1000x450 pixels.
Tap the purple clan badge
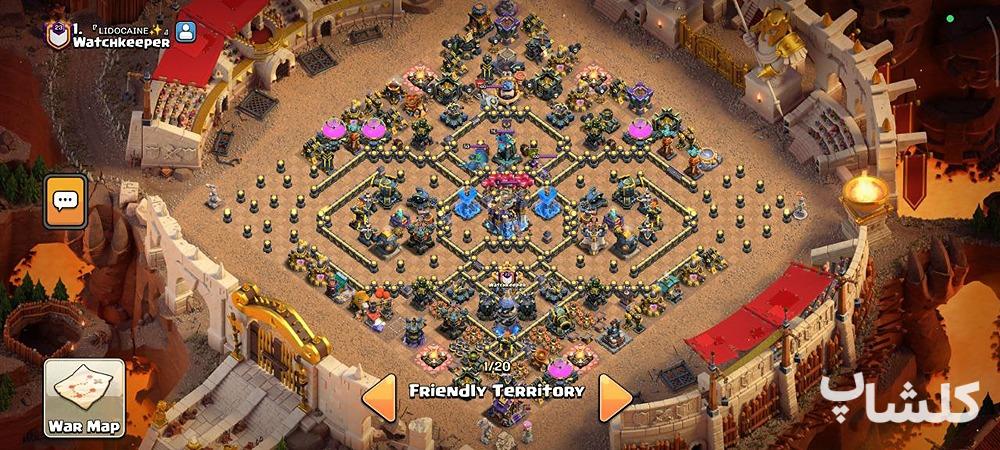point(56,33)
